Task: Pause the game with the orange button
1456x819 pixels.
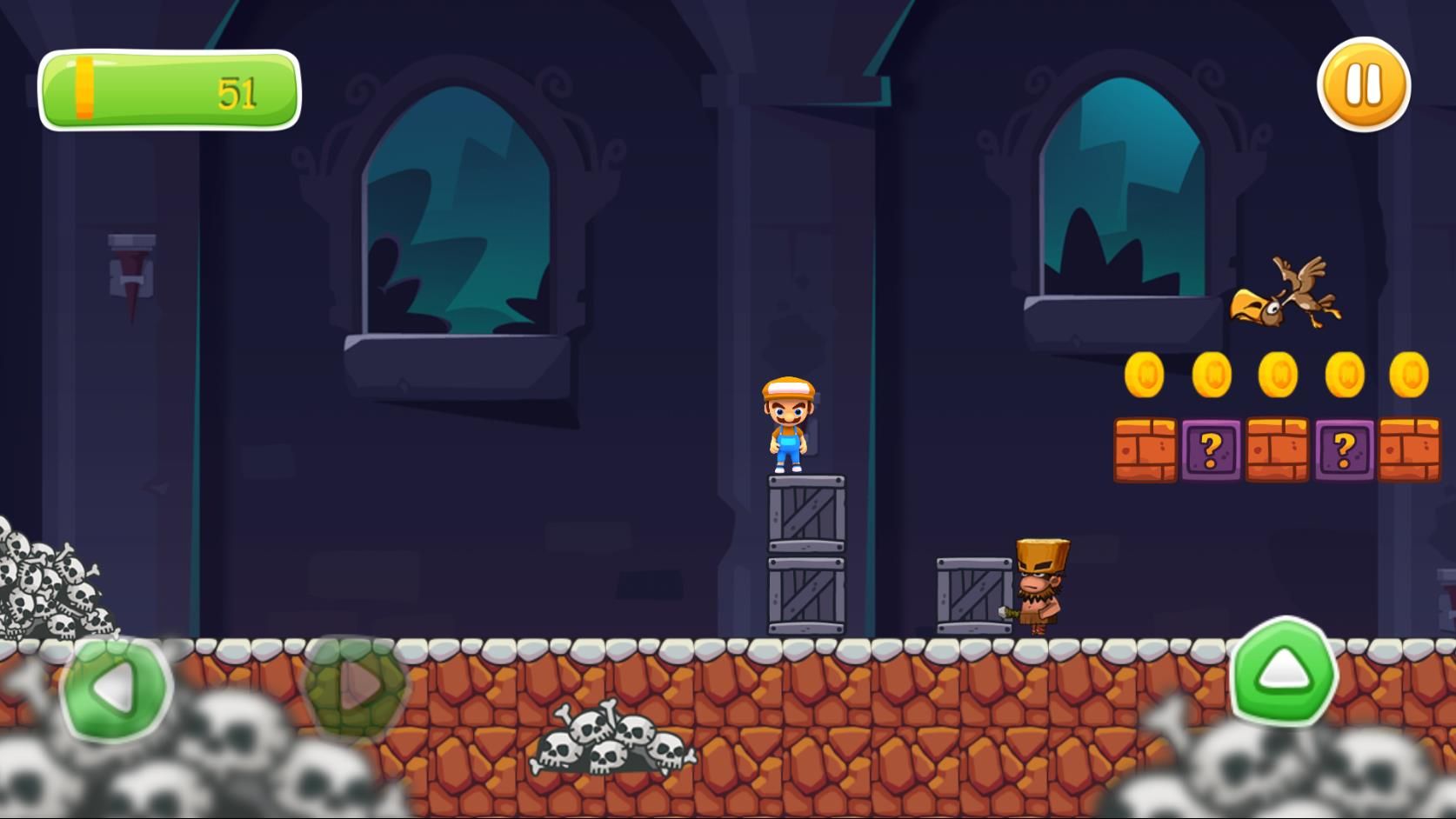Action: [1363, 85]
